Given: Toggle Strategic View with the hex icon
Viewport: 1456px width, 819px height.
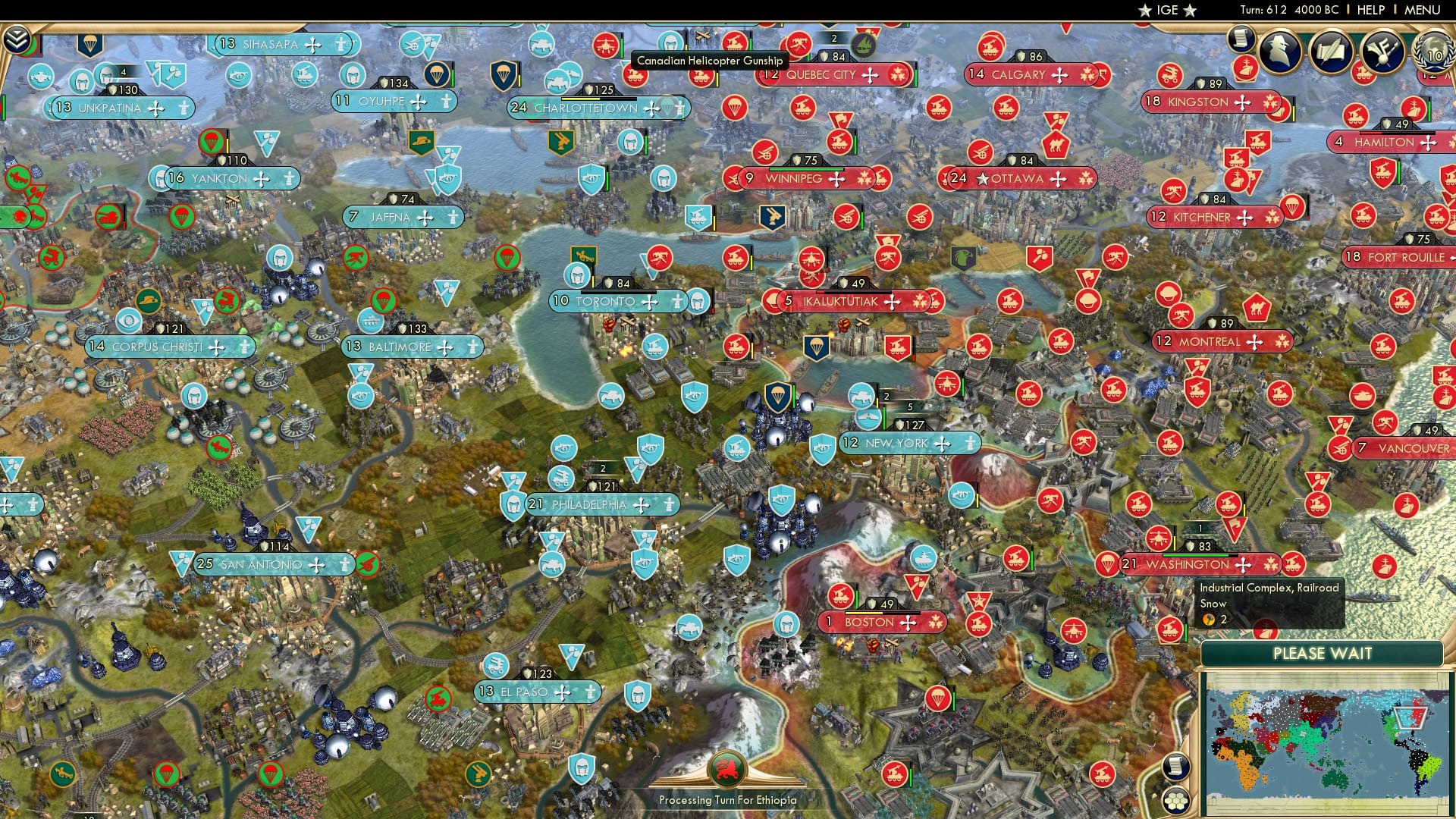Looking at the screenshot, I should click(1175, 802).
